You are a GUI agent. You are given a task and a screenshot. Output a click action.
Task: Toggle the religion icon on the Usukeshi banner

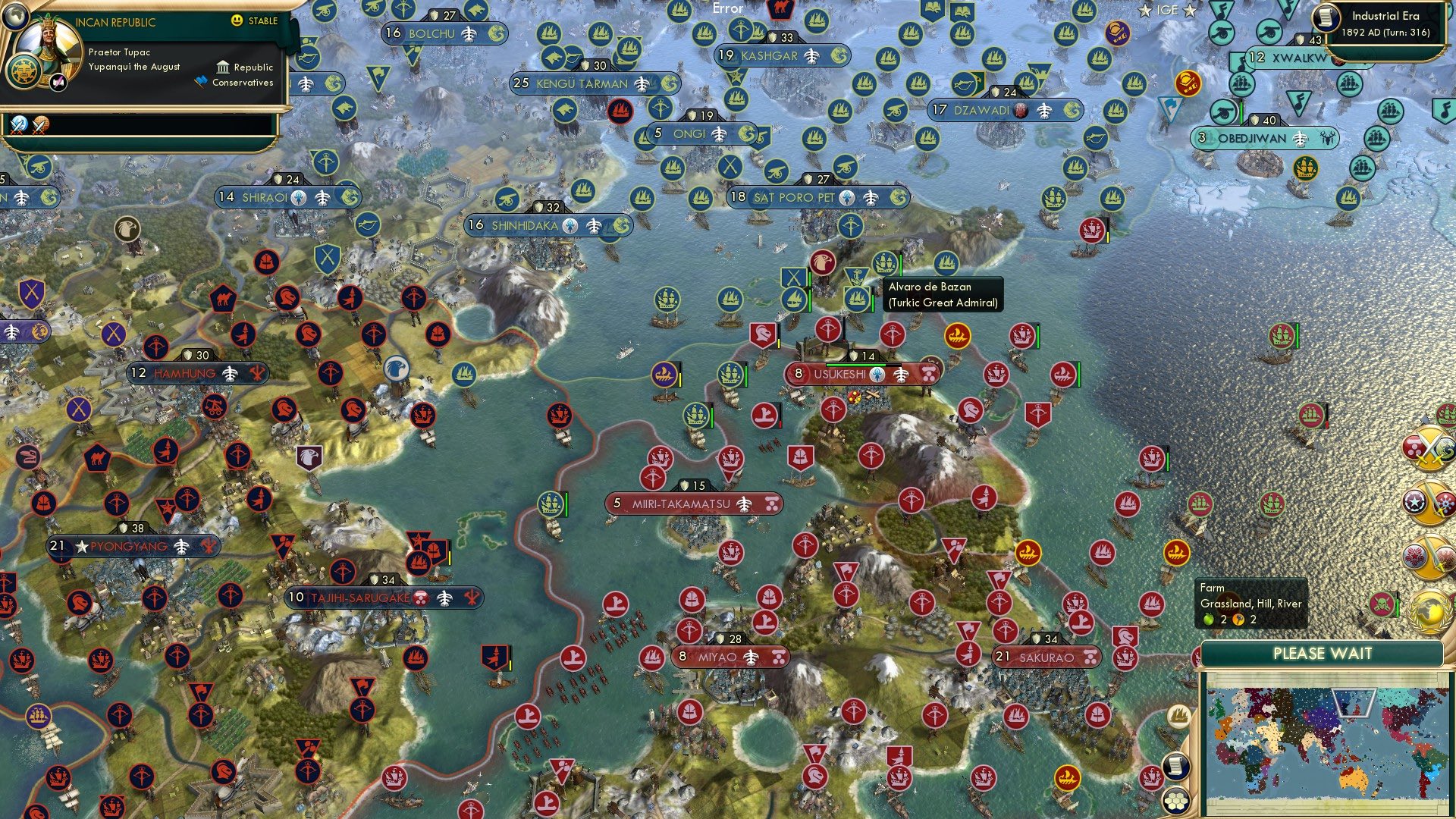[877, 373]
